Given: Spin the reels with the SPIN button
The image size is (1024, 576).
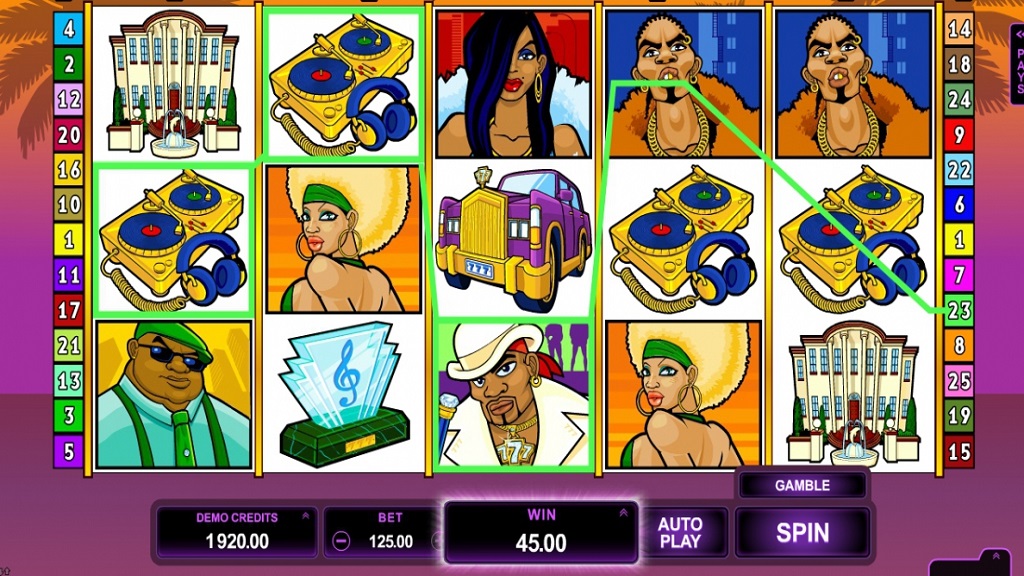Looking at the screenshot, I should pyautogui.click(x=802, y=532).
